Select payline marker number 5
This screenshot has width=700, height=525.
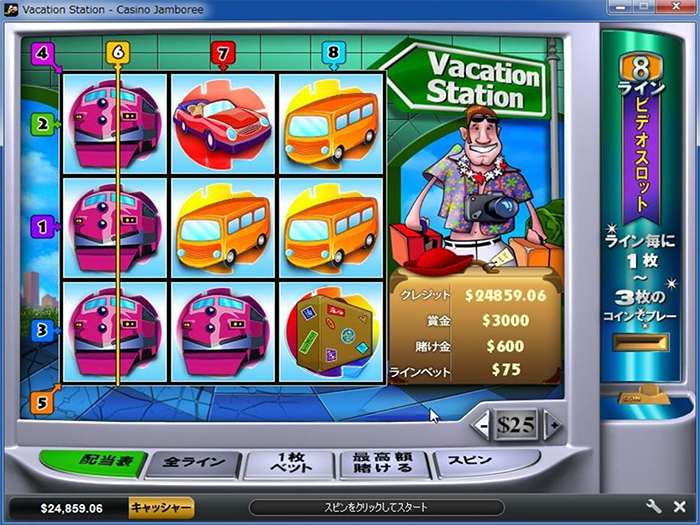(42, 402)
